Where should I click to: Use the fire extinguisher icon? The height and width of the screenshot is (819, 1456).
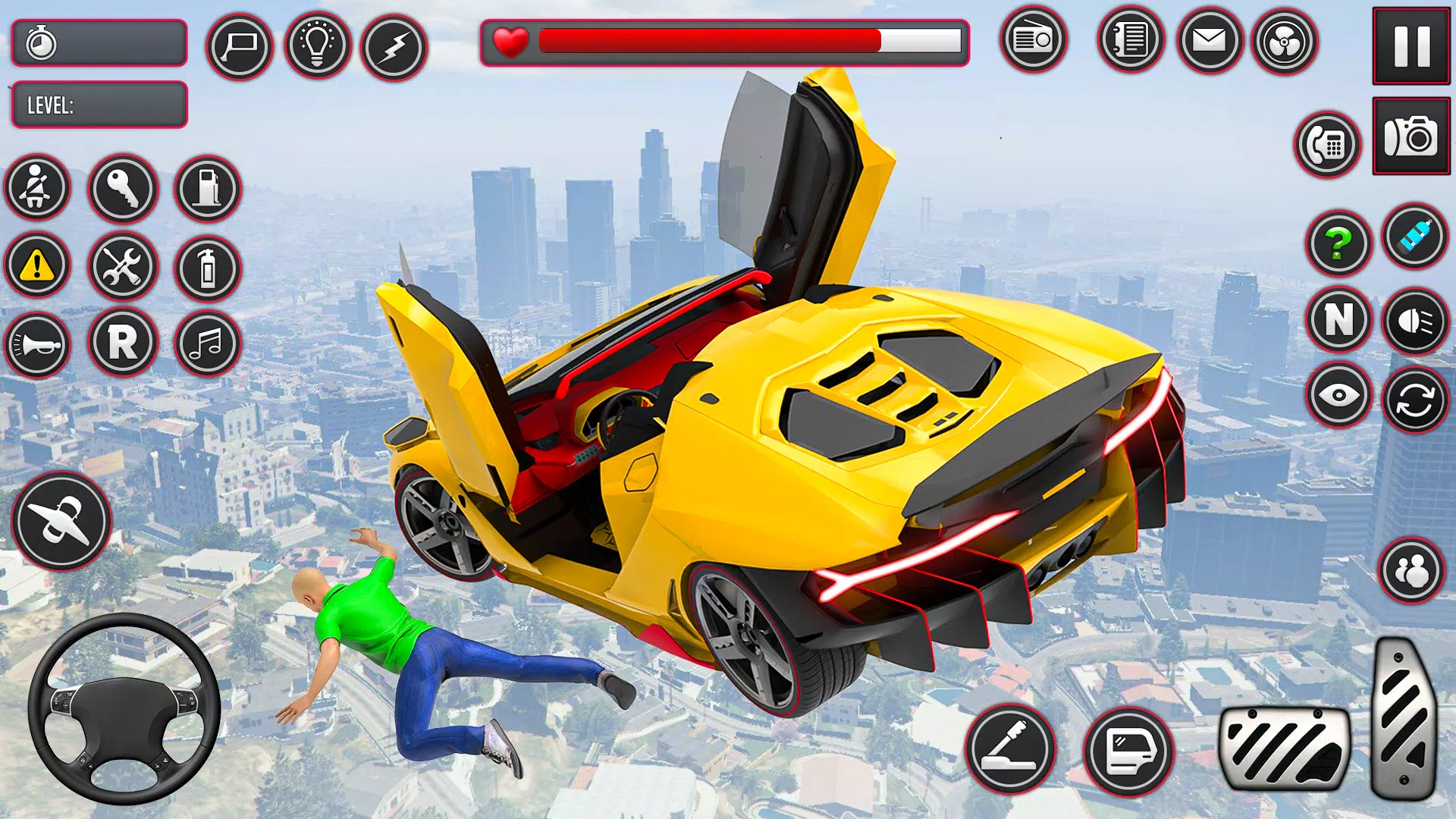208,268
